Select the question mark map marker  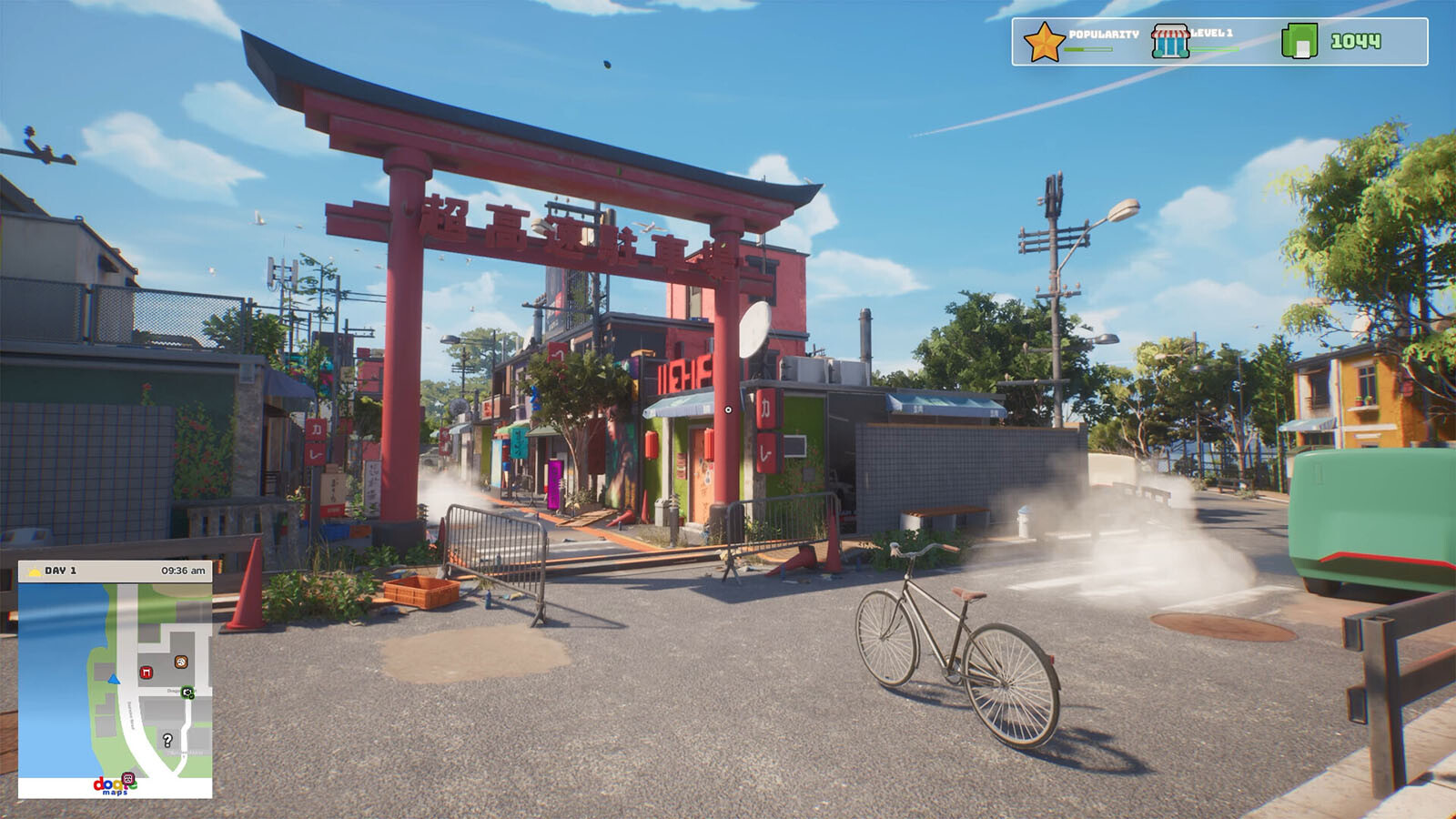pos(167,740)
